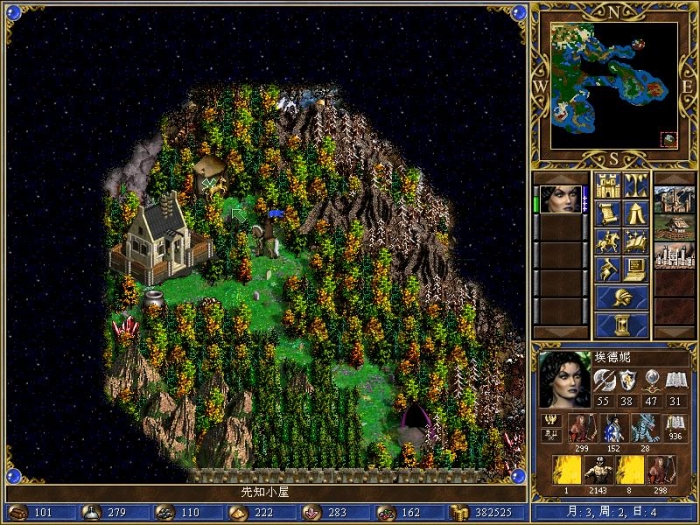Viewport: 700px width, 525px height.
Task: Select the army stack numbering 2143
Action: tap(599, 472)
